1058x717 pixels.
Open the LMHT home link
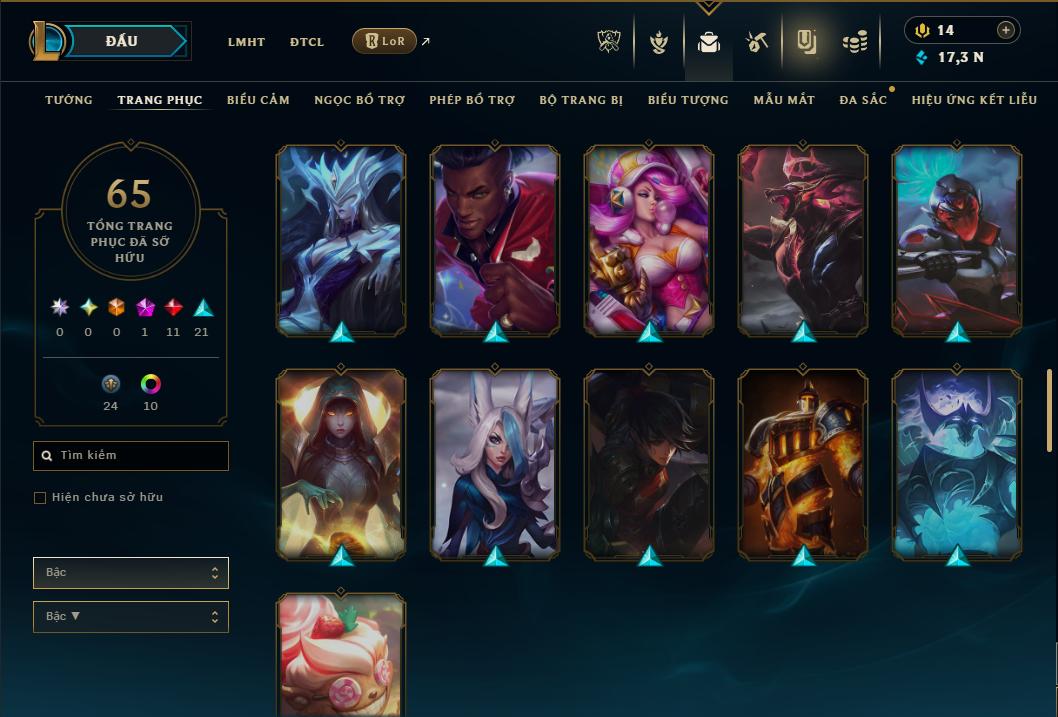[246, 42]
